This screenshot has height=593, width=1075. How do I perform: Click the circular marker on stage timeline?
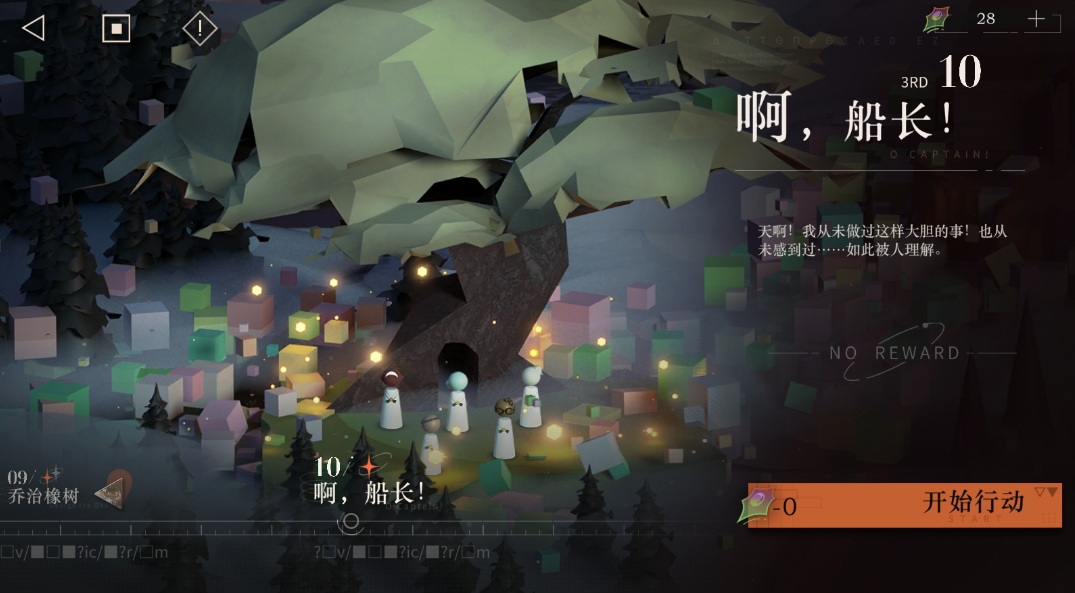[350, 521]
